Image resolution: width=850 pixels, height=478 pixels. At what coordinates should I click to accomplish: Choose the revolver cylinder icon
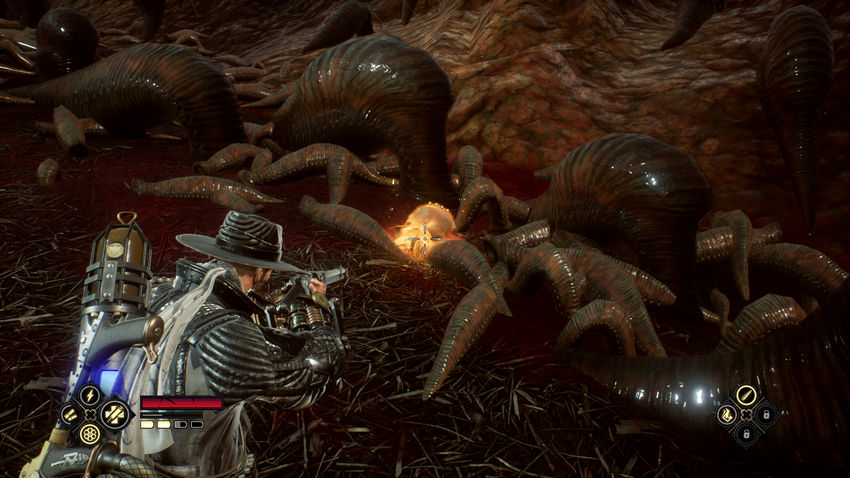coord(89,434)
